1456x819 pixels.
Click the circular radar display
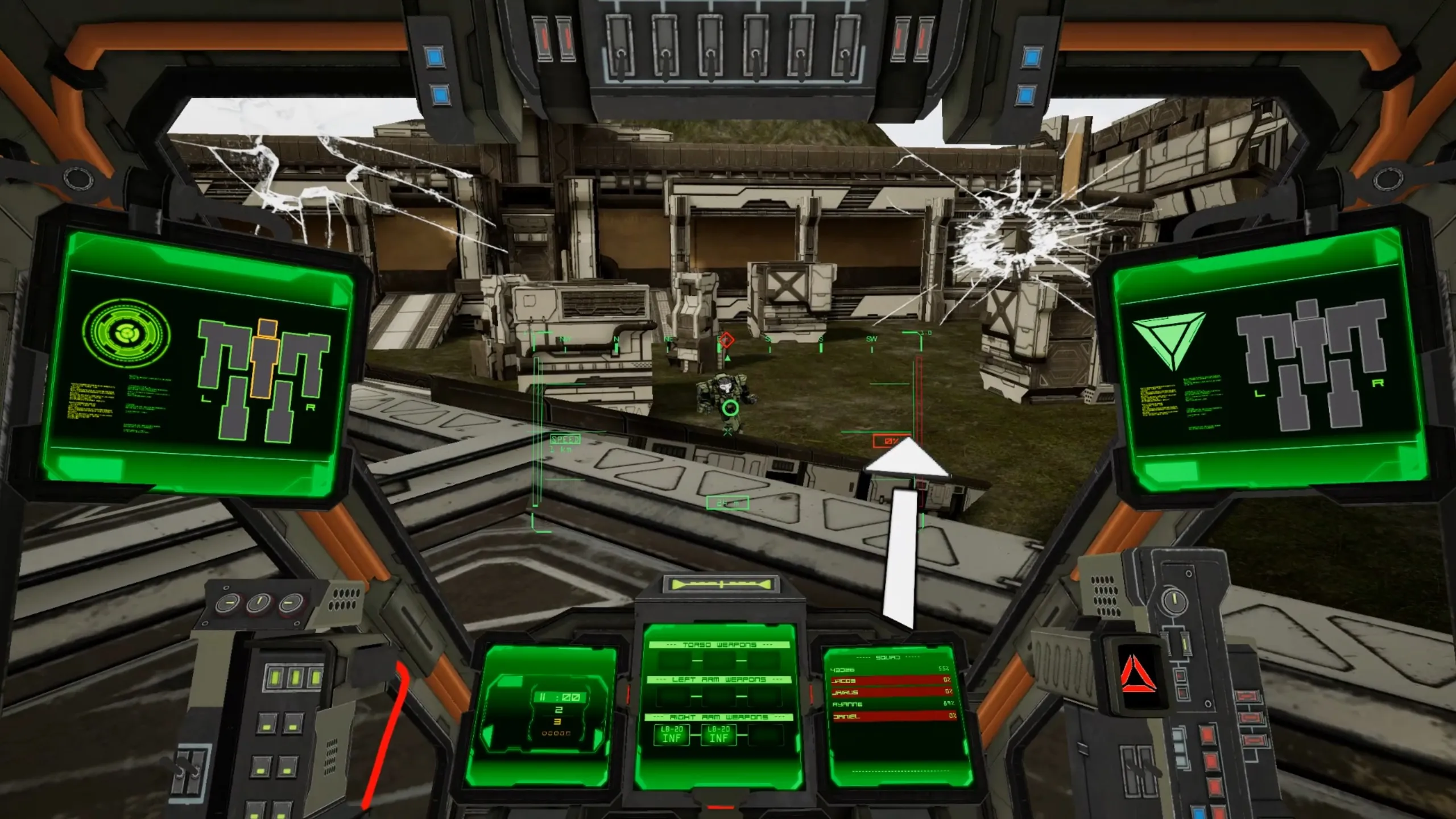click(126, 332)
